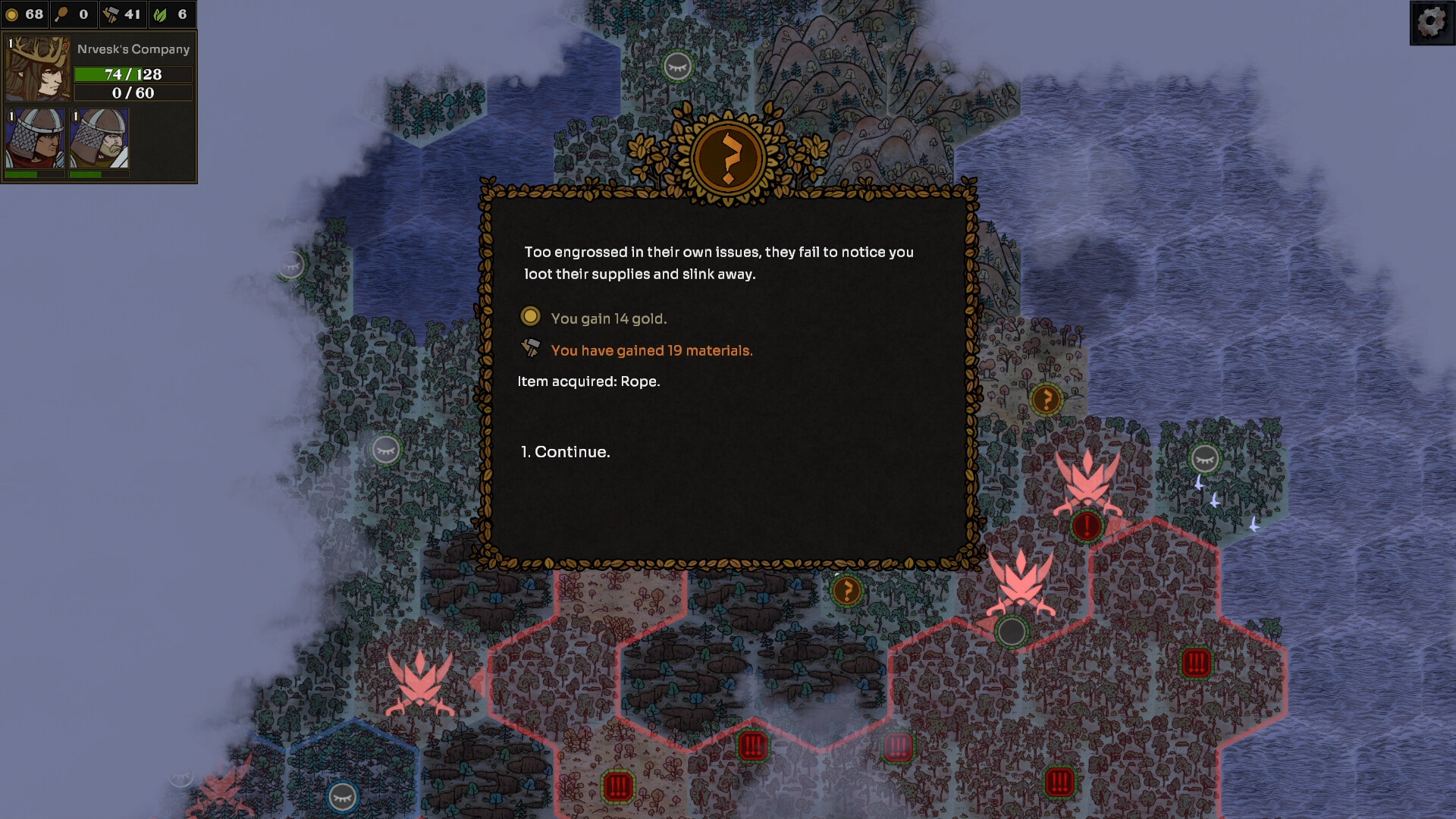Click the food drumstick resource icon

point(61,14)
